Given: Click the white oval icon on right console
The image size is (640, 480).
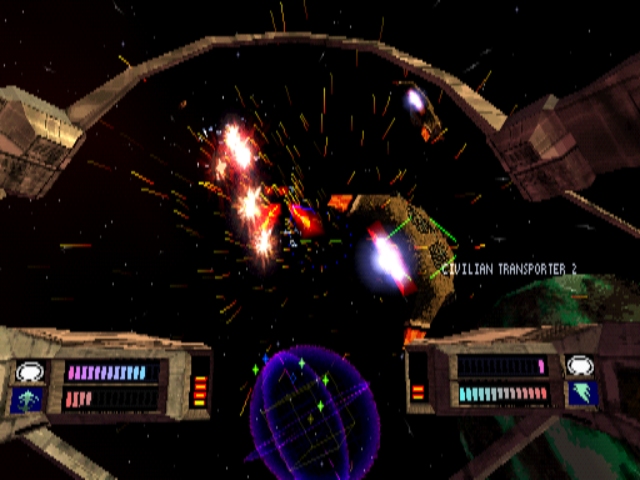Looking at the screenshot, I should click(x=580, y=366).
